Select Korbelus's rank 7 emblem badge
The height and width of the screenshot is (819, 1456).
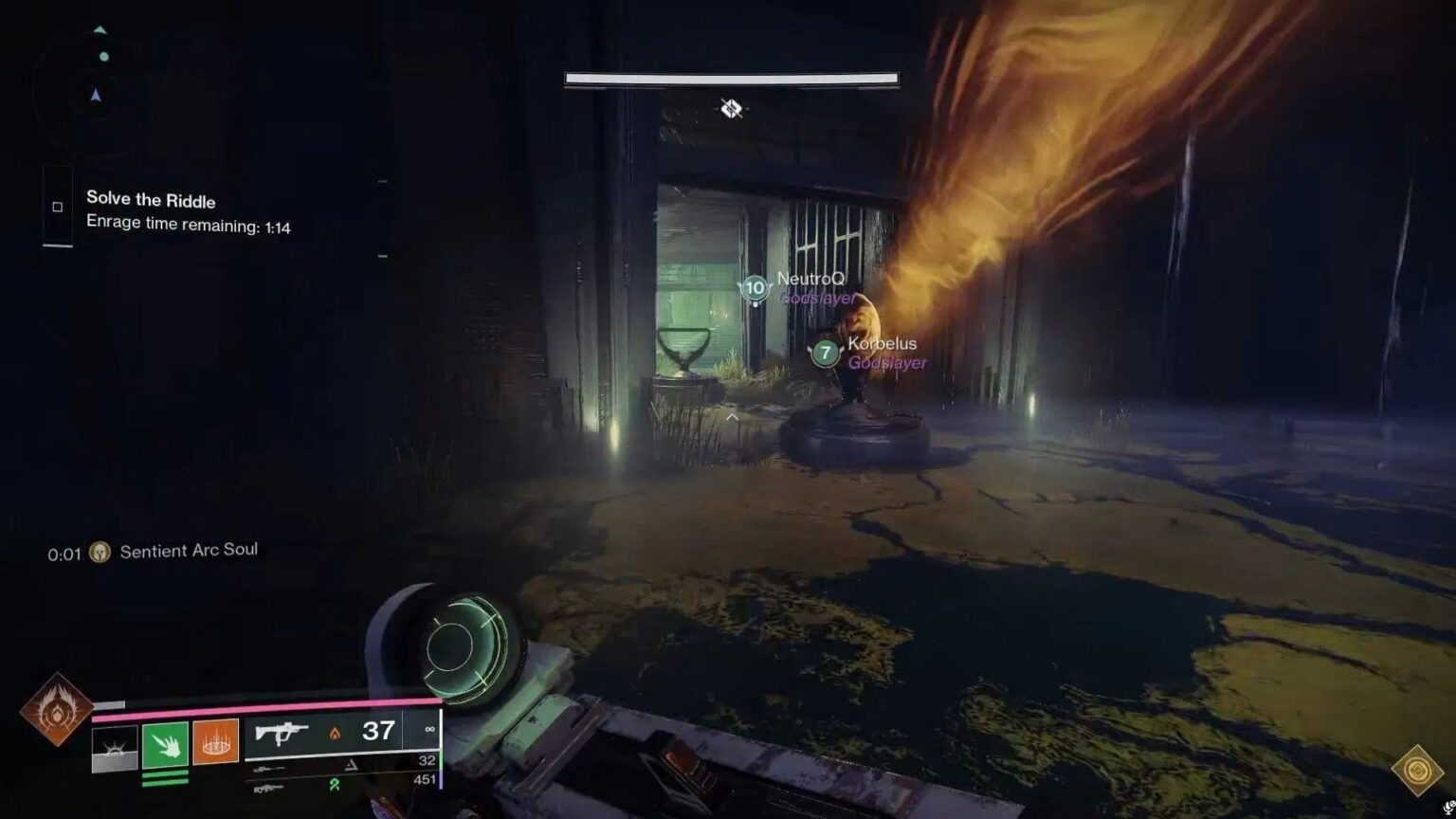pos(824,355)
